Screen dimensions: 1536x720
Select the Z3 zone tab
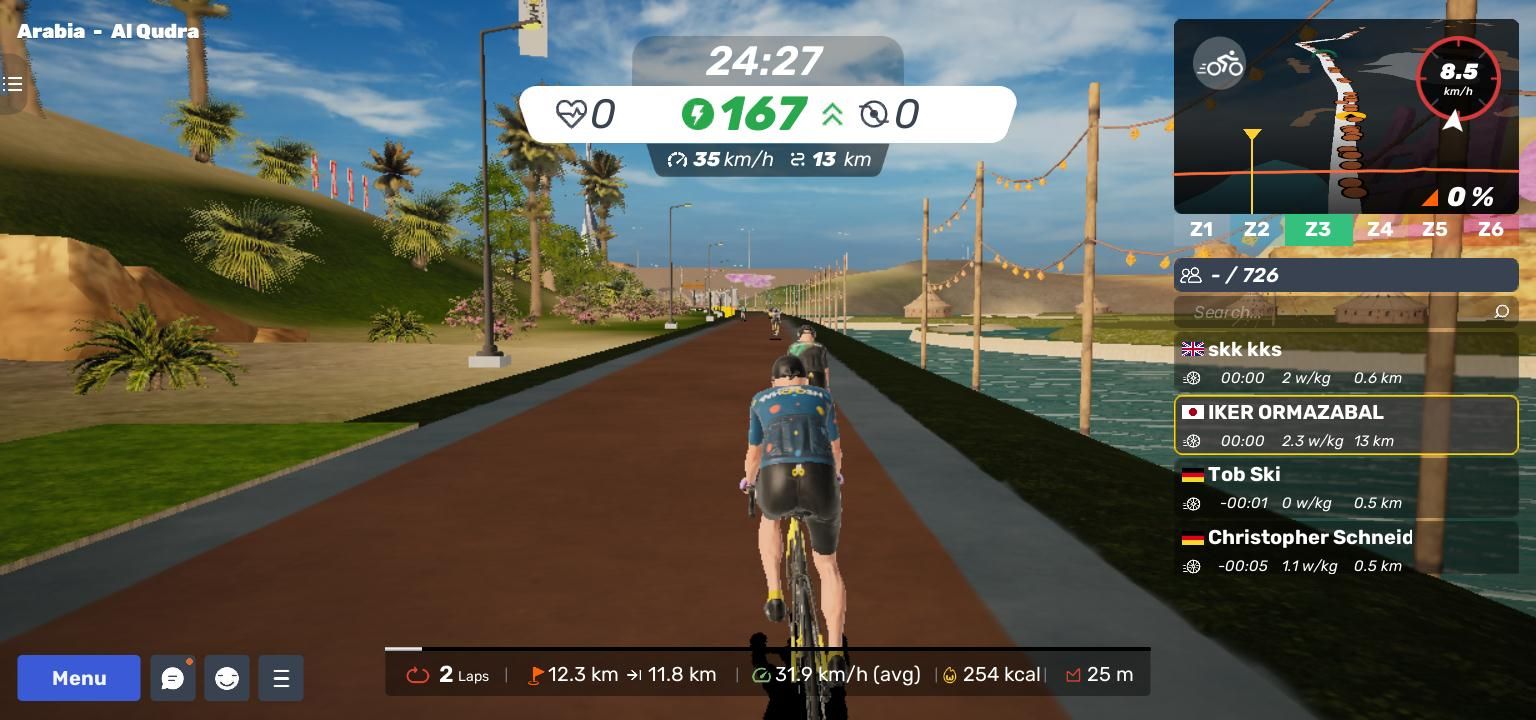[1318, 230]
